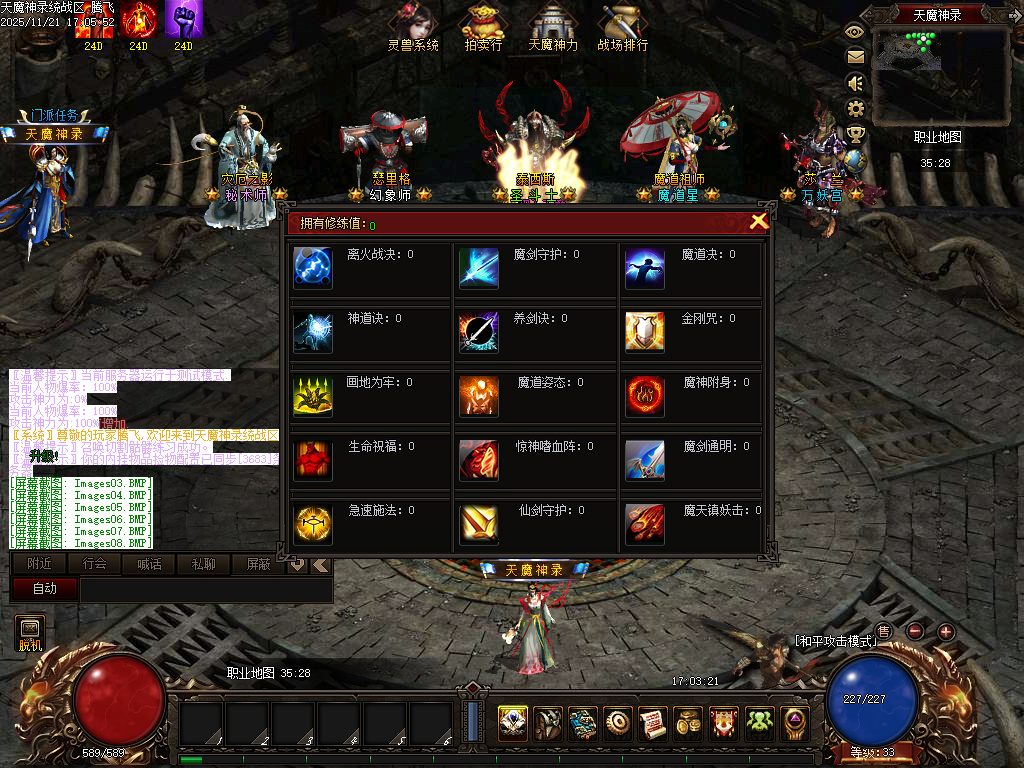Open the 门派任务 sect quest tracker
Screen dimensions: 1024x768
click(55, 115)
